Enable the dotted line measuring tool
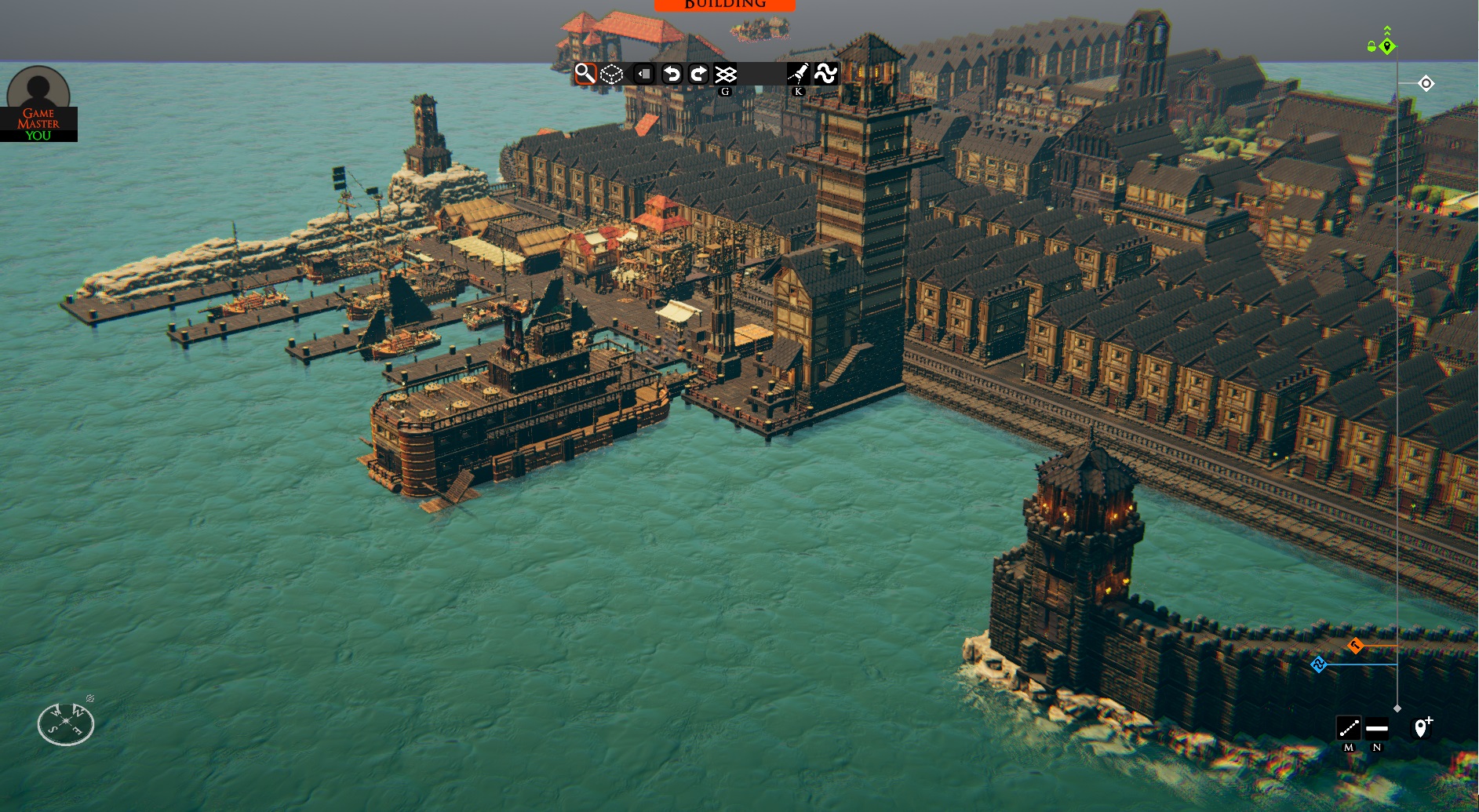This screenshot has height=812, width=1479. [1349, 728]
